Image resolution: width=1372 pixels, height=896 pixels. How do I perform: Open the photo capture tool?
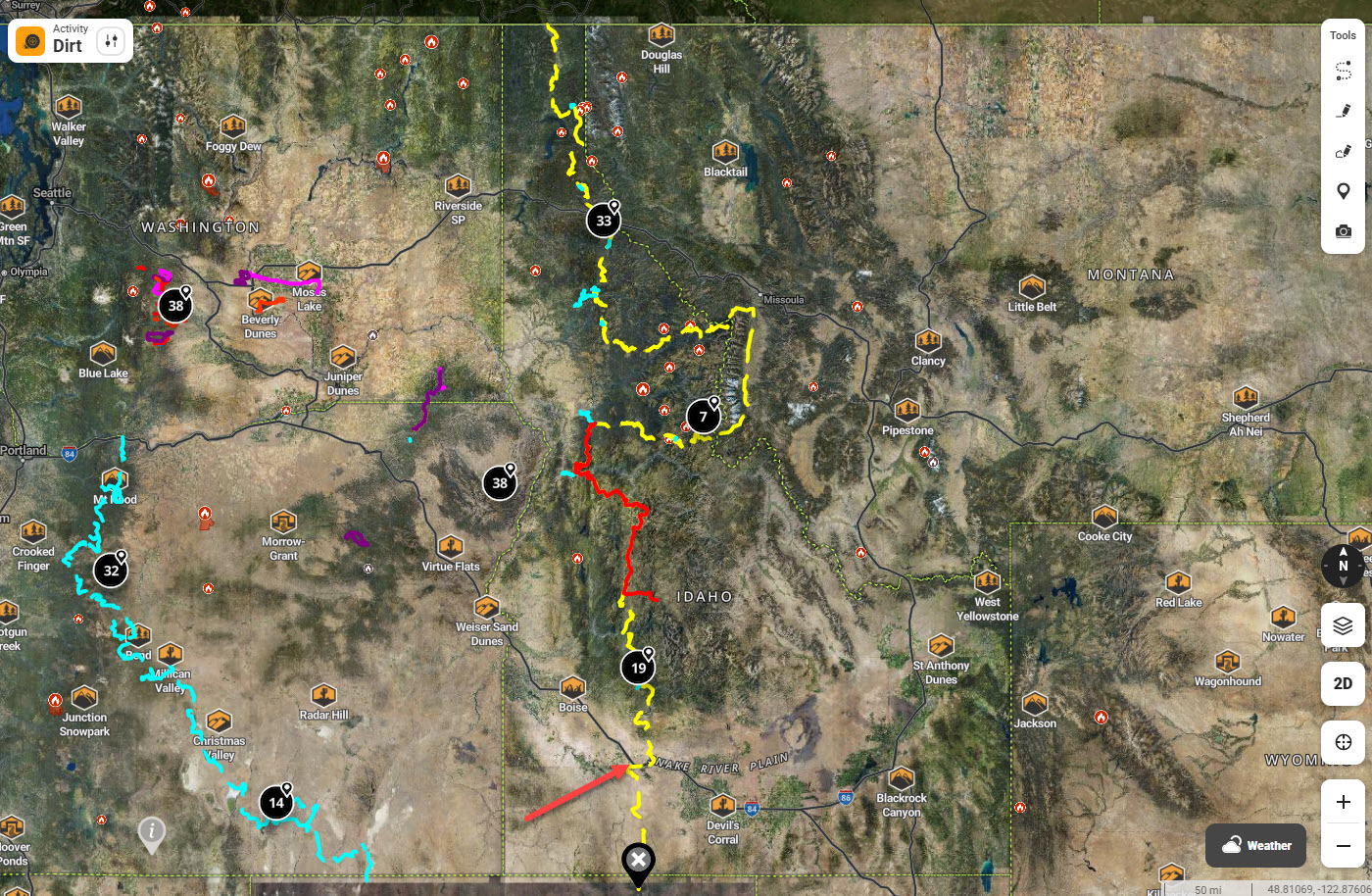click(1344, 231)
